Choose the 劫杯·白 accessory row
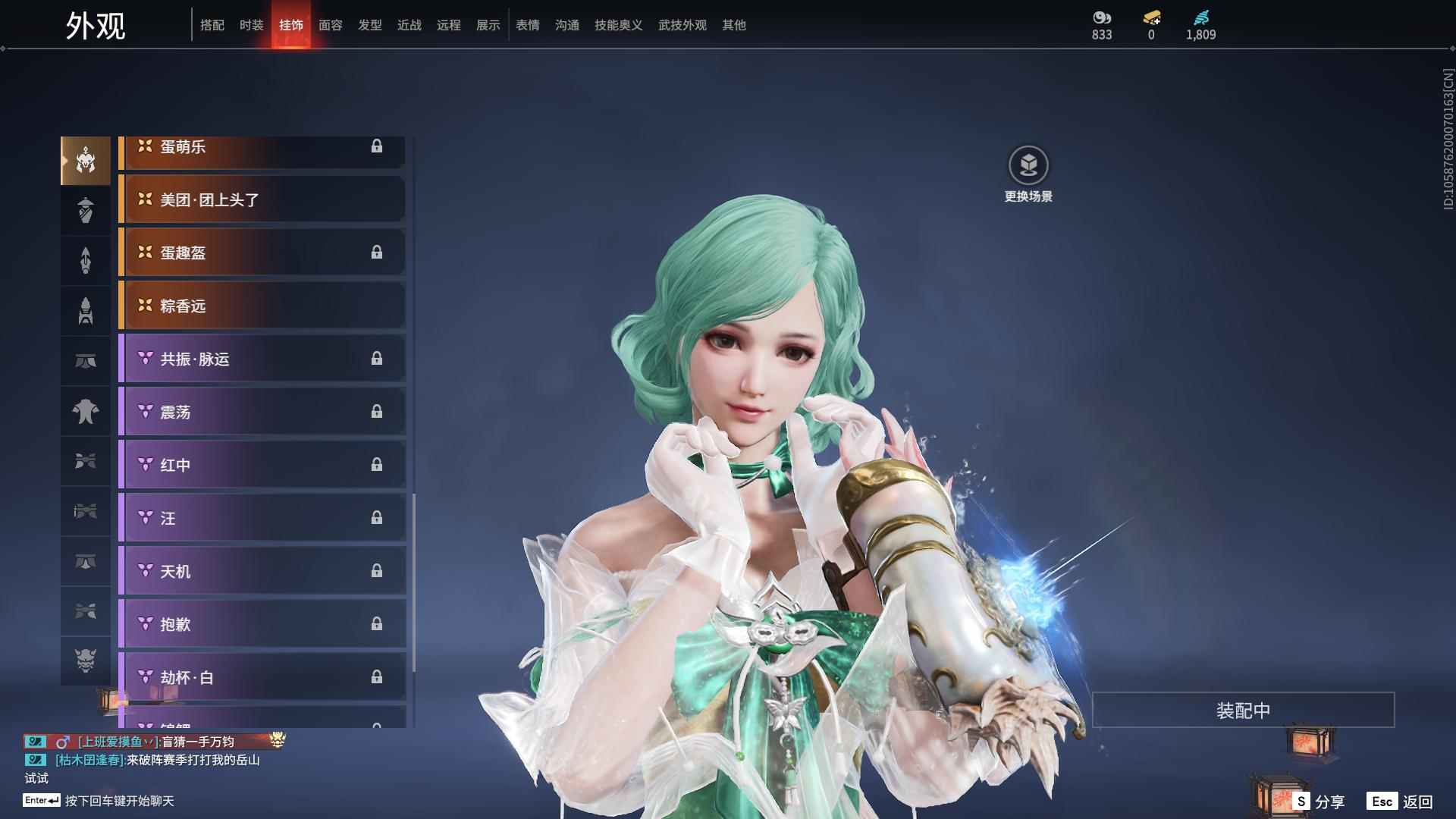This screenshot has width=1456, height=819. (x=262, y=677)
